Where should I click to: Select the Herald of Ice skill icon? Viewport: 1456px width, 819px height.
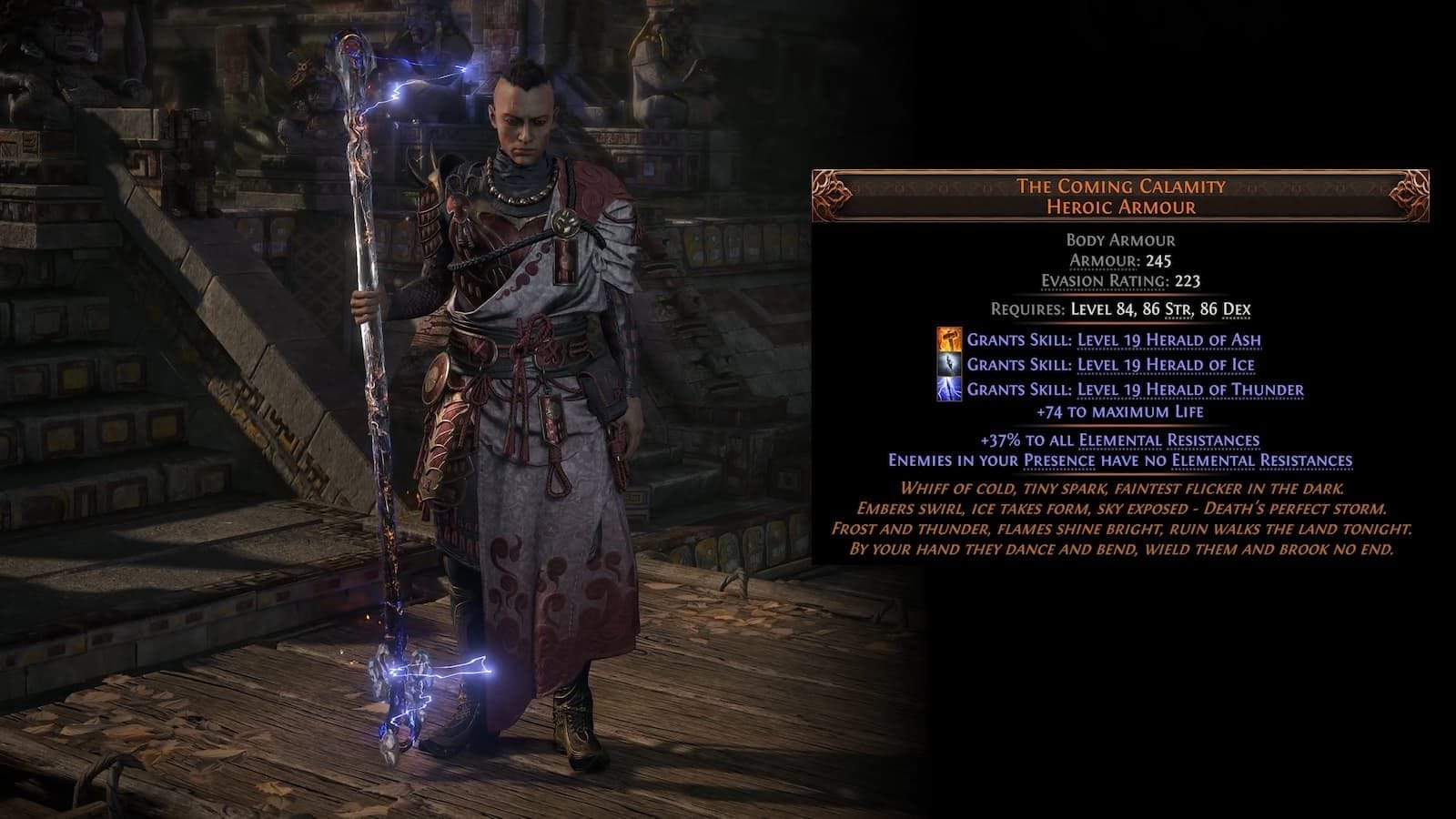948,365
